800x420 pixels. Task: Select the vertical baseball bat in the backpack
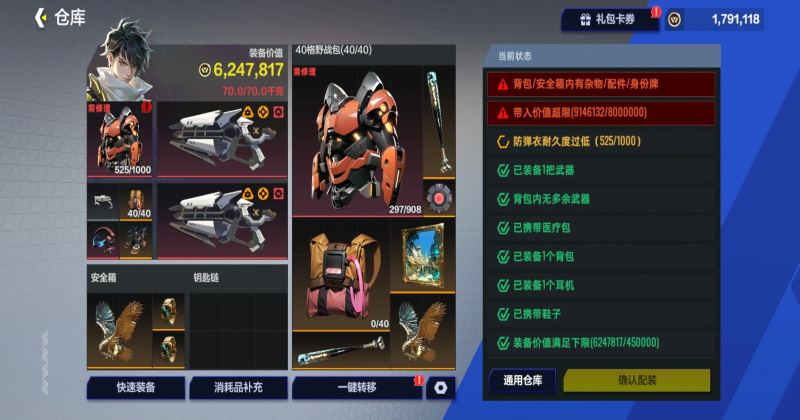pyautogui.click(x=437, y=124)
